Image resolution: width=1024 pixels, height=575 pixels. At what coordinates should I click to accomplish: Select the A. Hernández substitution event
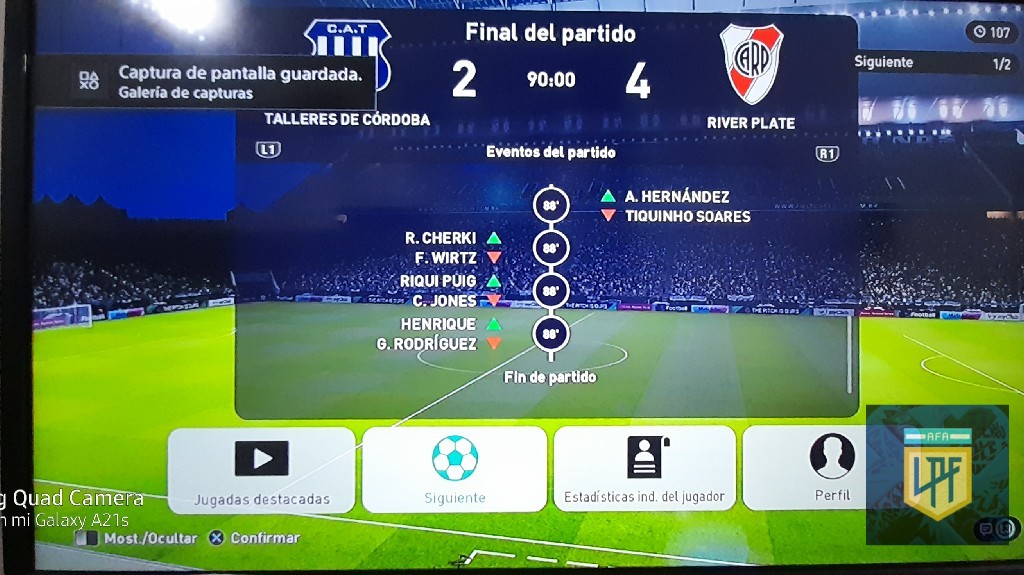pyautogui.click(x=677, y=197)
